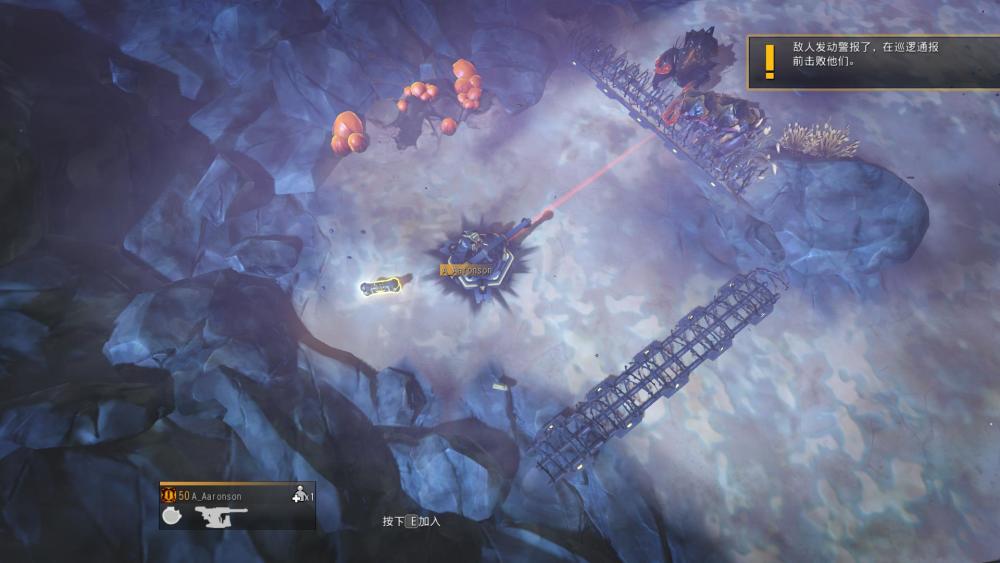The image size is (1000, 563).
Task: Click the grenade icon in player panel
Action: point(171,515)
